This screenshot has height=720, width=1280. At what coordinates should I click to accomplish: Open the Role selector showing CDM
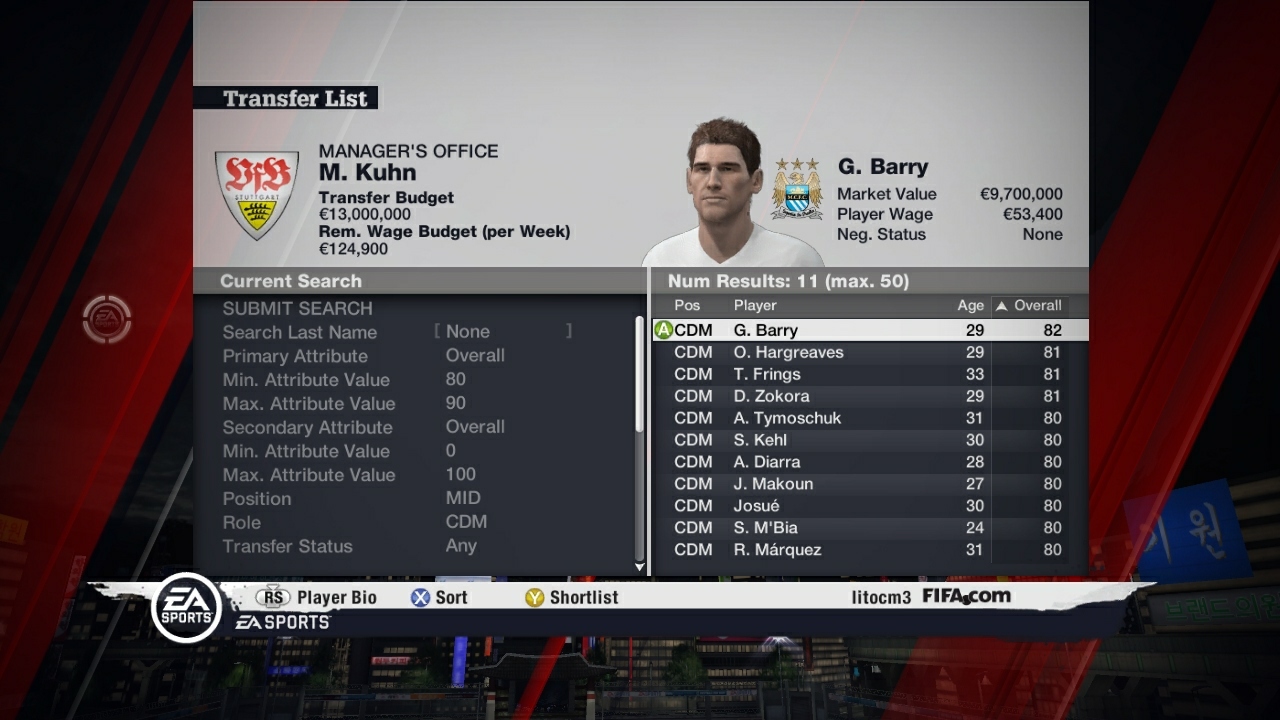[x=470, y=522]
